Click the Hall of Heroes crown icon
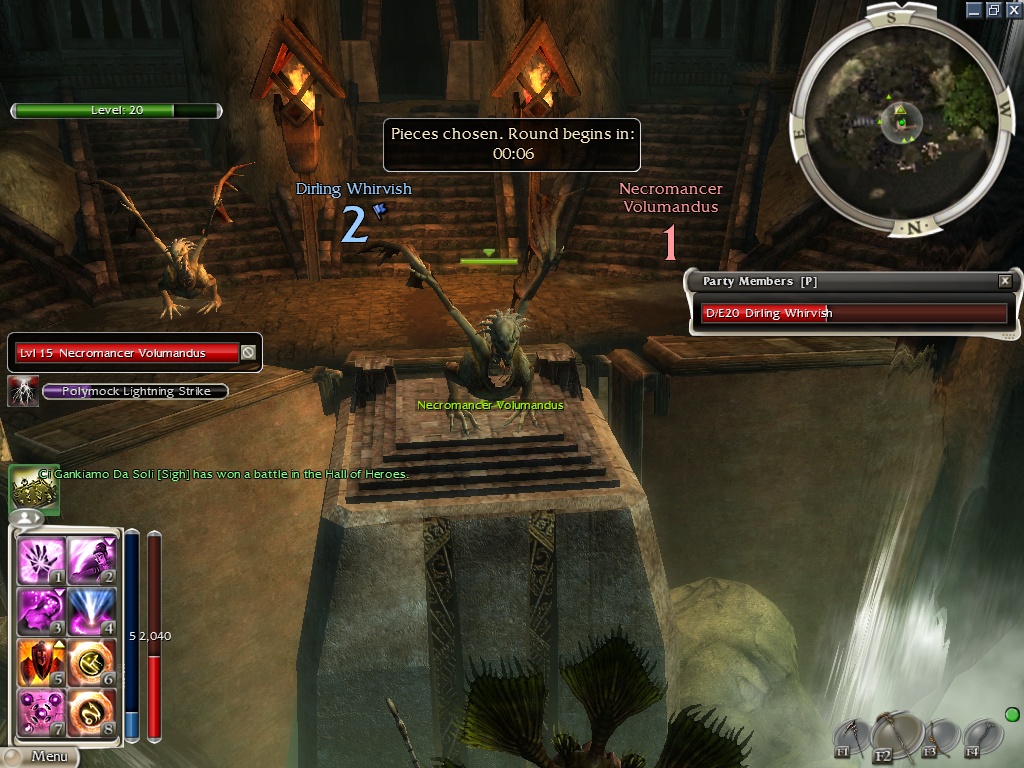 [x=34, y=490]
